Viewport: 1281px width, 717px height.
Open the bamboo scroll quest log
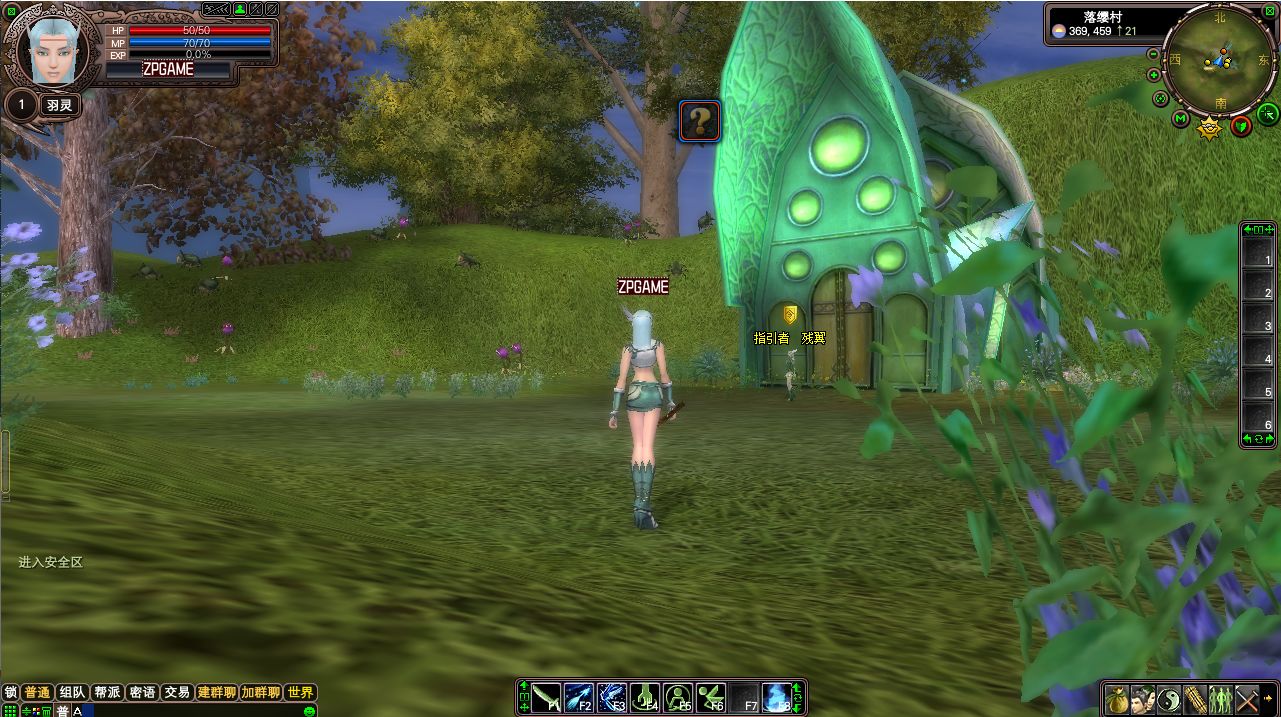pos(1195,698)
